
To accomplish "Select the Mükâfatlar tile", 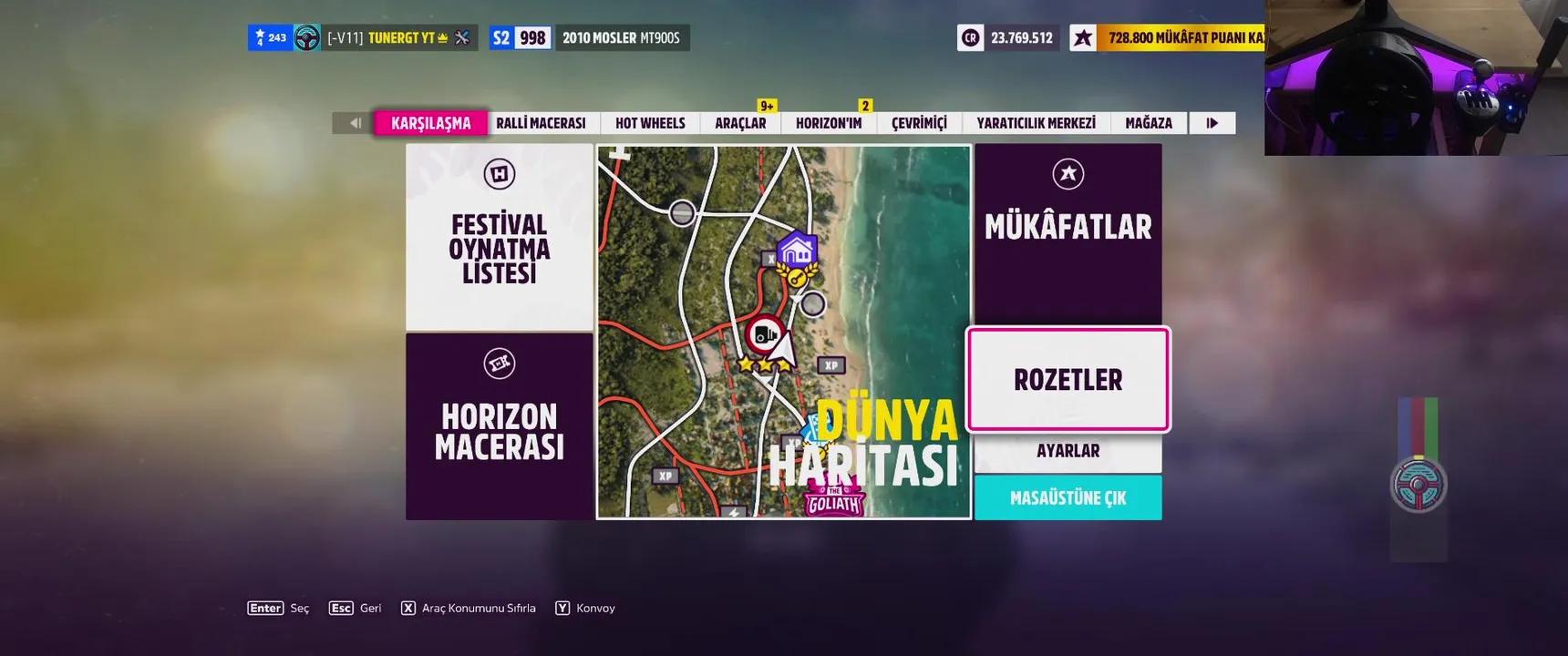I will 1068,232.
